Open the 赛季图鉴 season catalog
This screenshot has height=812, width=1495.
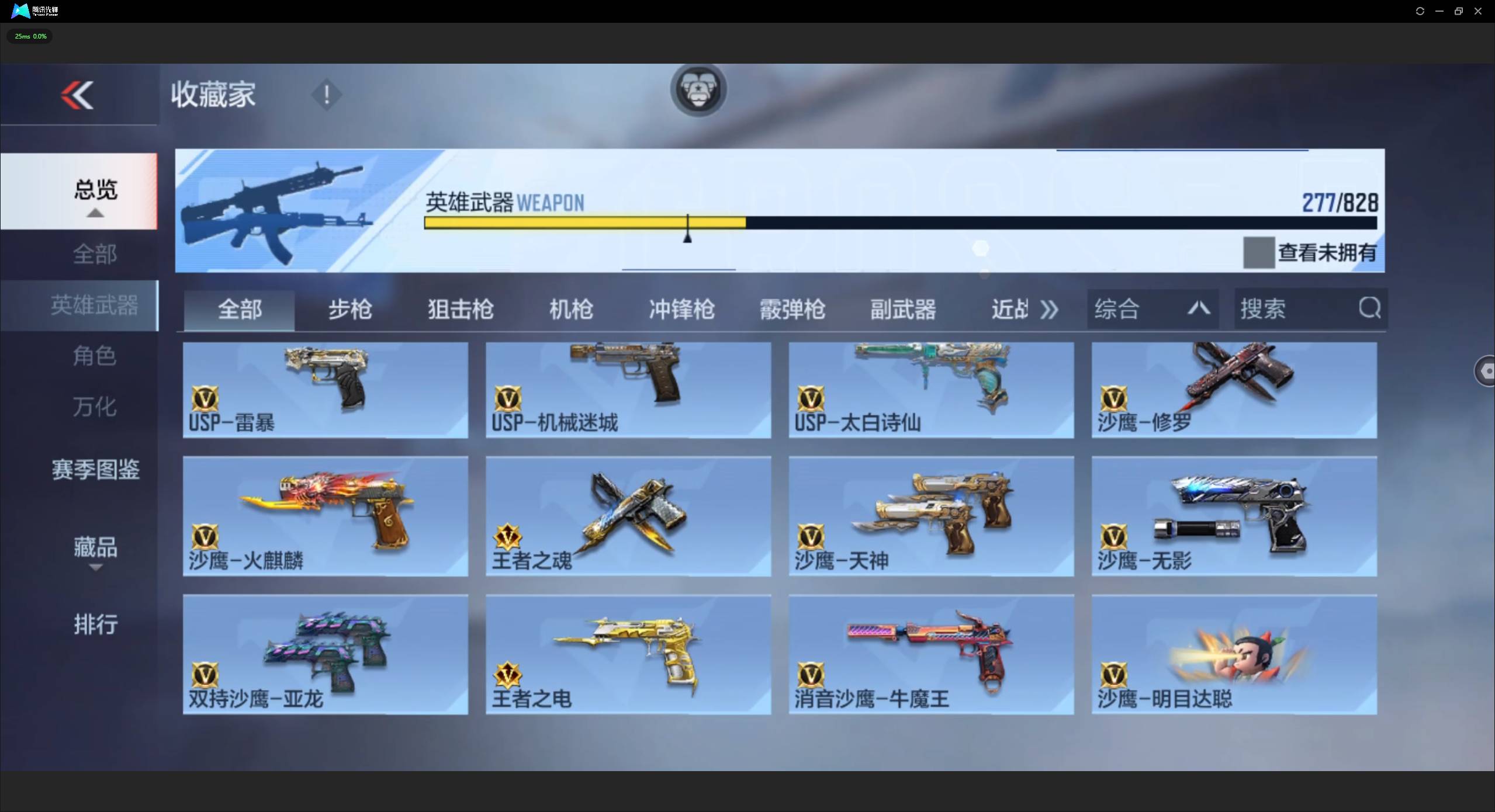pyautogui.click(x=95, y=469)
